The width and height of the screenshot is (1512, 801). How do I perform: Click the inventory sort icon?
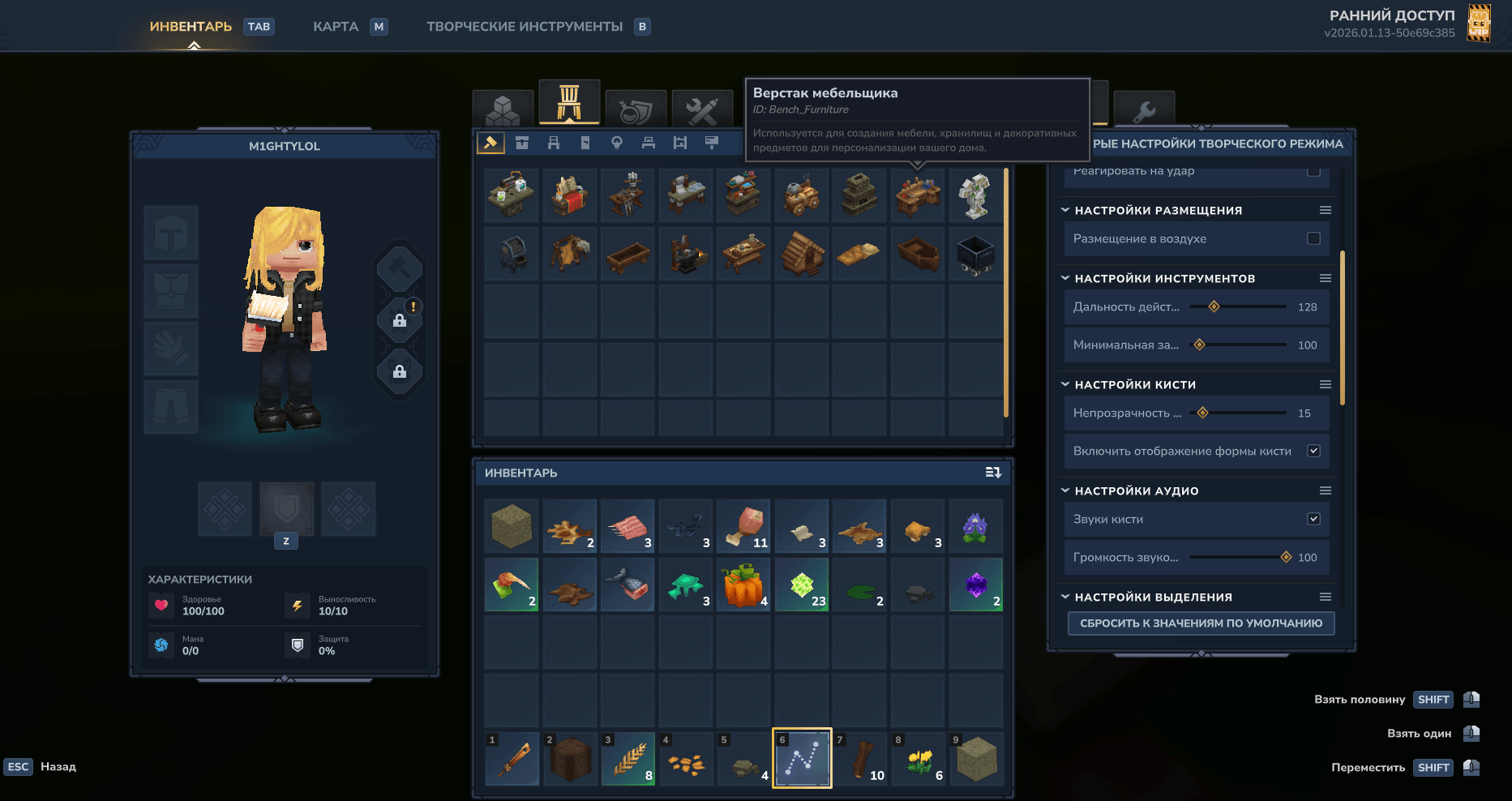click(x=992, y=473)
